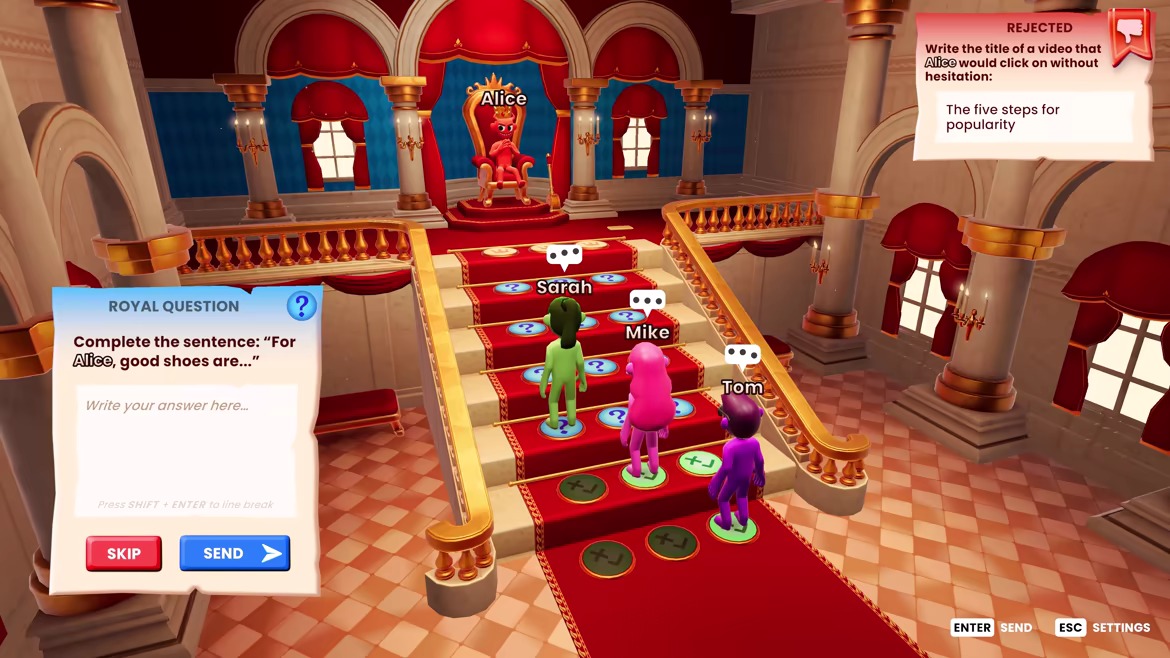
Task: Skip the royal question
Action: pos(124,553)
